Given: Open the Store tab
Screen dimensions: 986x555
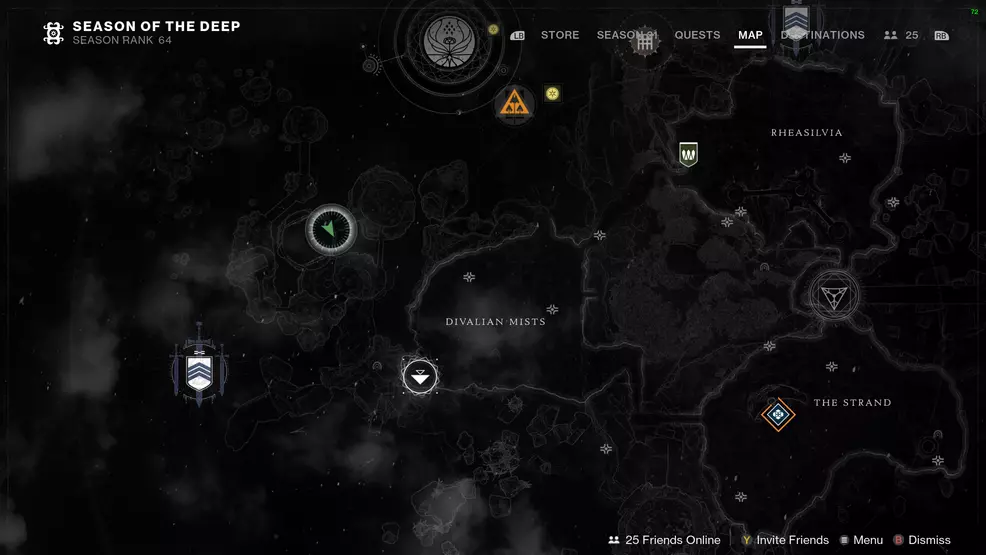Looking at the screenshot, I should (560, 35).
